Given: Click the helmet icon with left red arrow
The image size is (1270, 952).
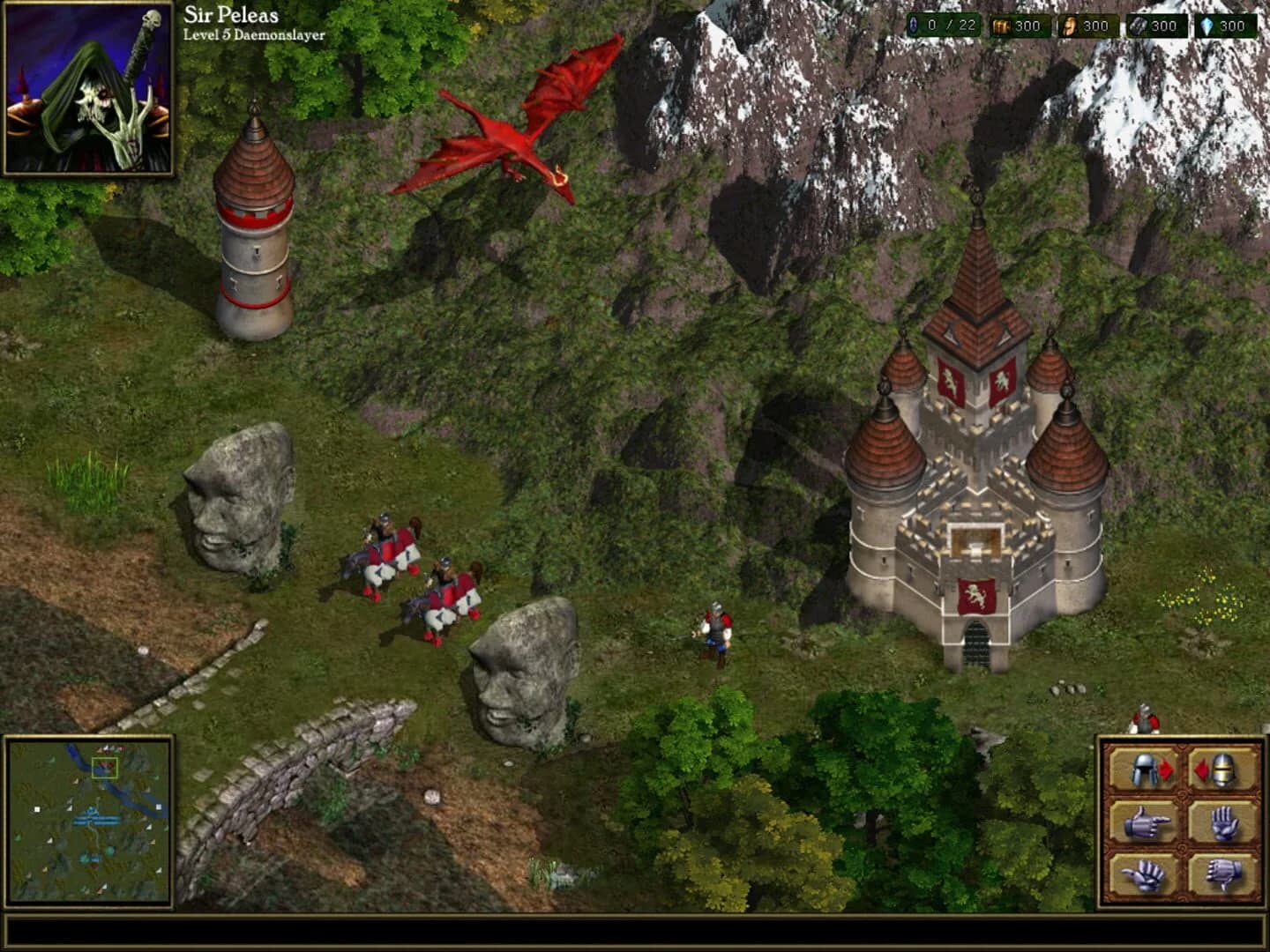Looking at the screenshot, I should click(1218, 770).
